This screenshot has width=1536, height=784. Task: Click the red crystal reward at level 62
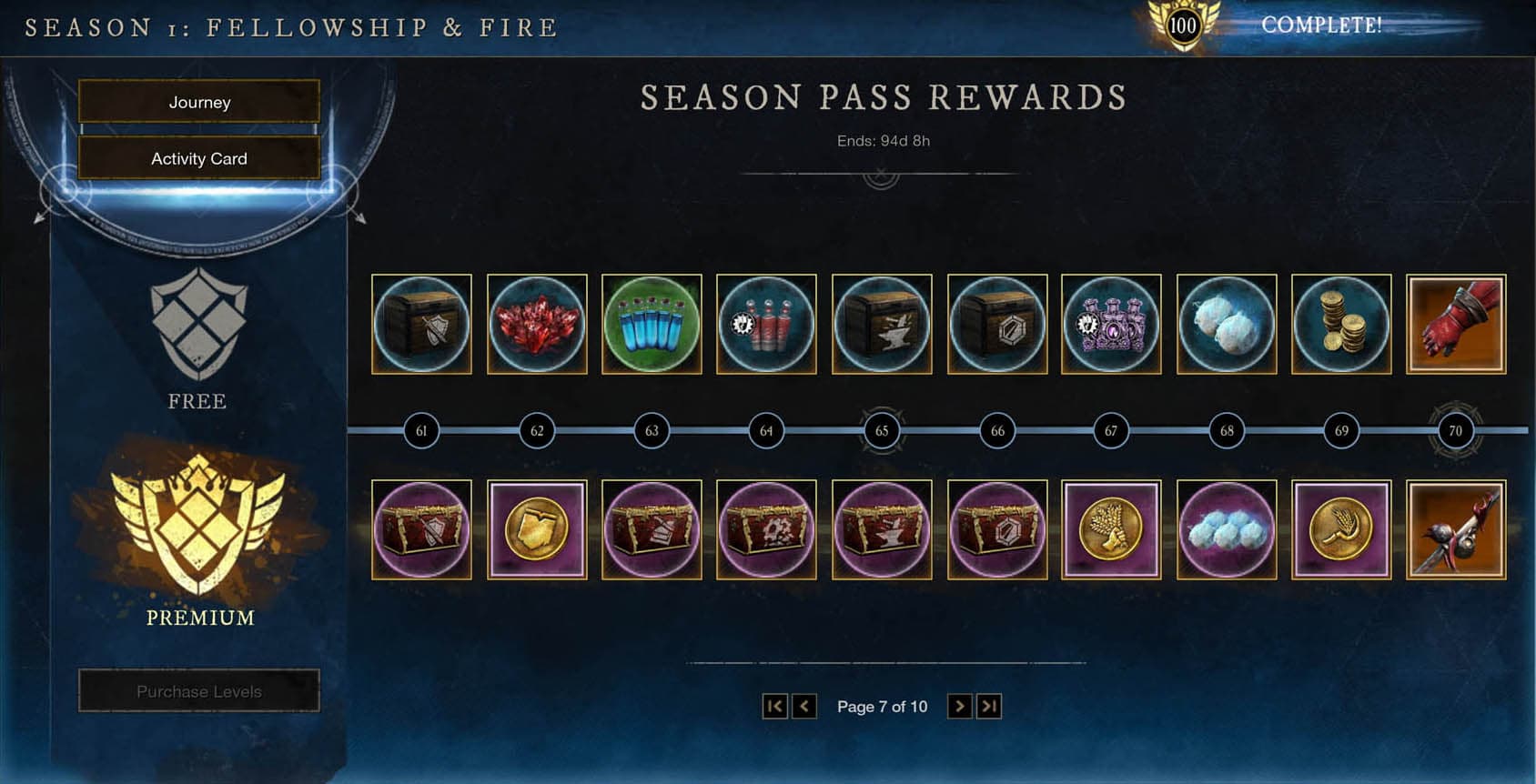click(x=536, y=324)
